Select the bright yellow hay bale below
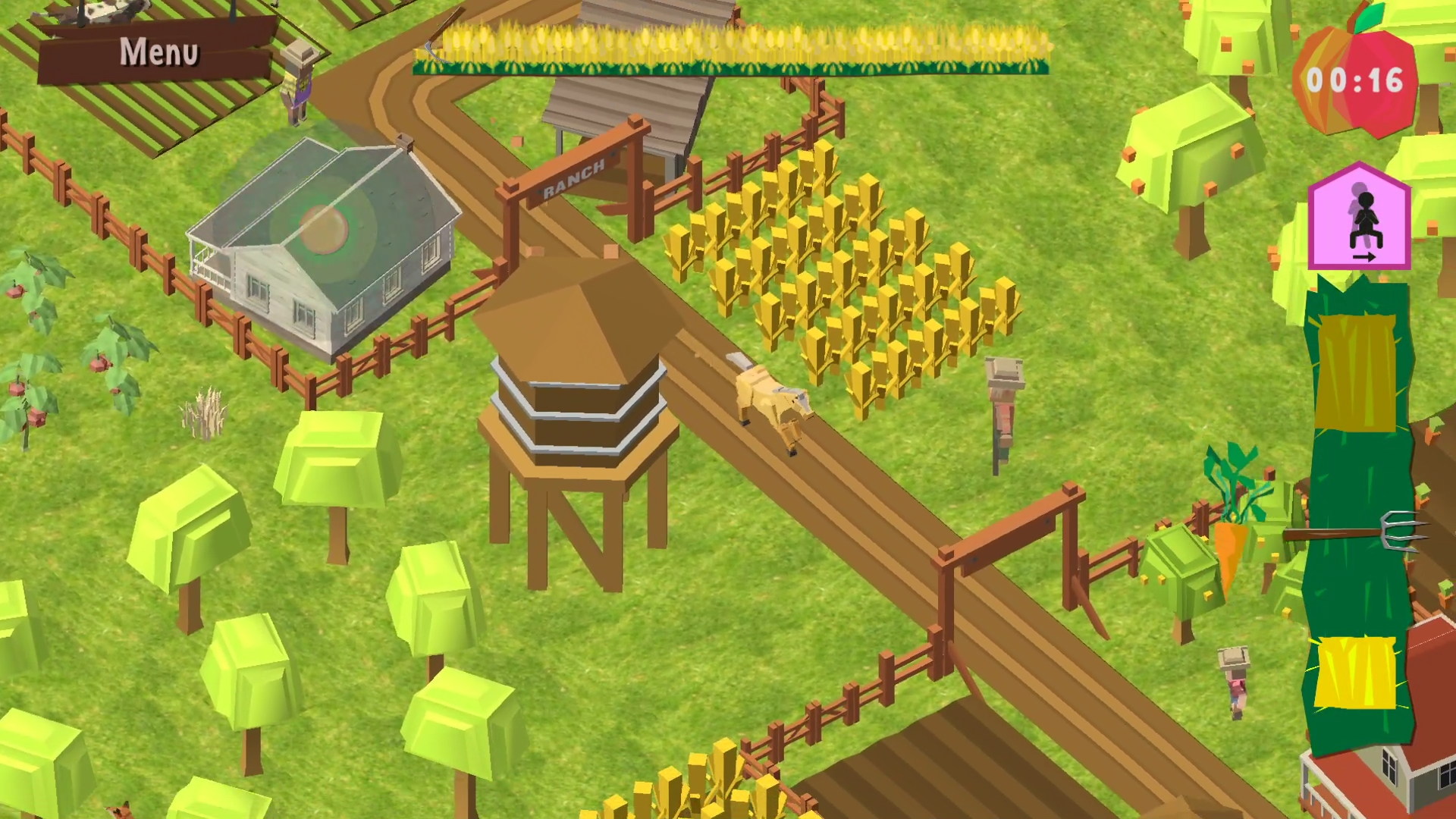The width and height of the screenshot is (1456, 819). 1355,673
